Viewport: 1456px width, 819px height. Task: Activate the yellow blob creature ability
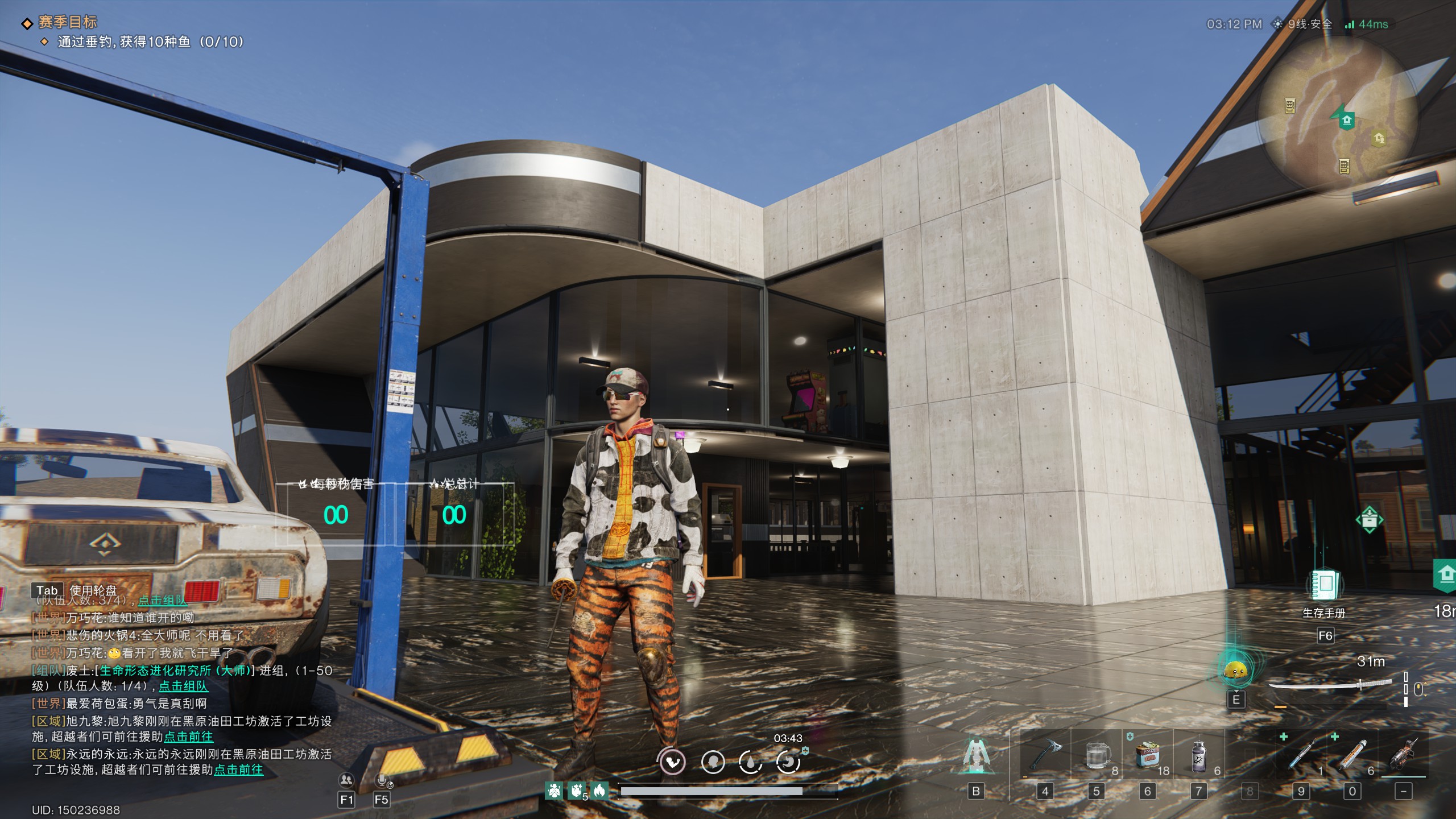coord(1235,671)
